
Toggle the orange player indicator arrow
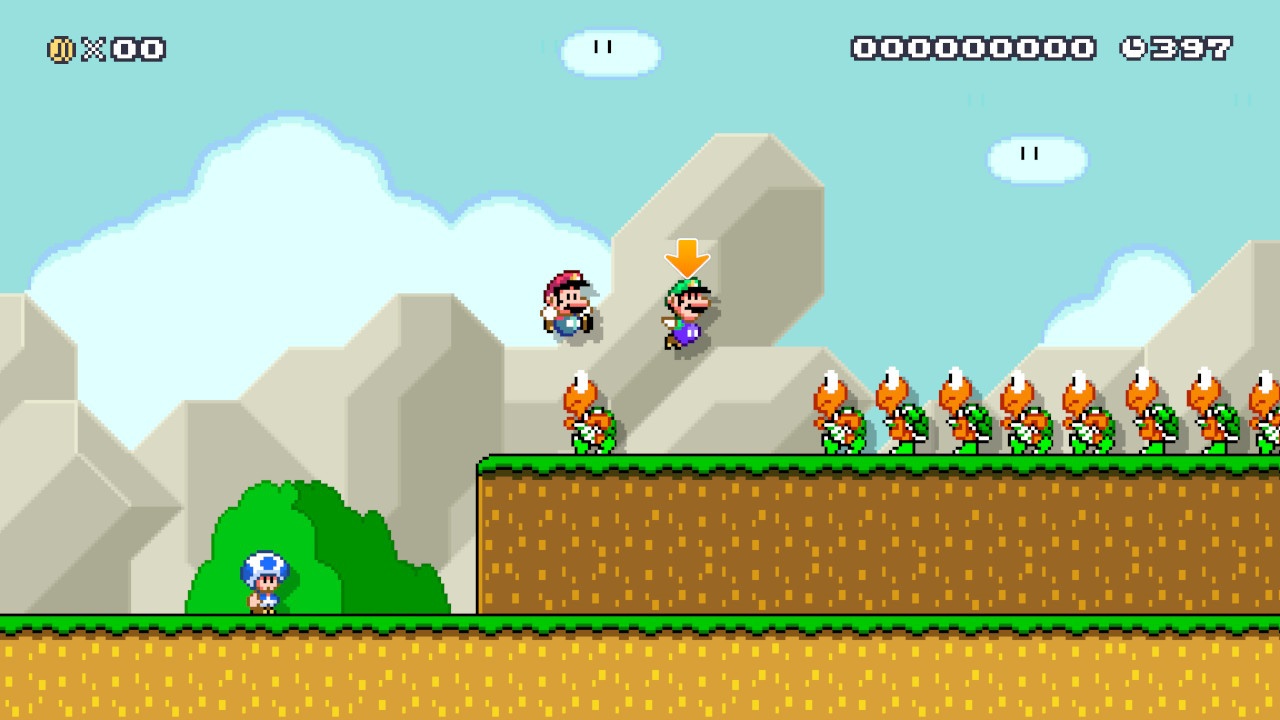point(687,258)
